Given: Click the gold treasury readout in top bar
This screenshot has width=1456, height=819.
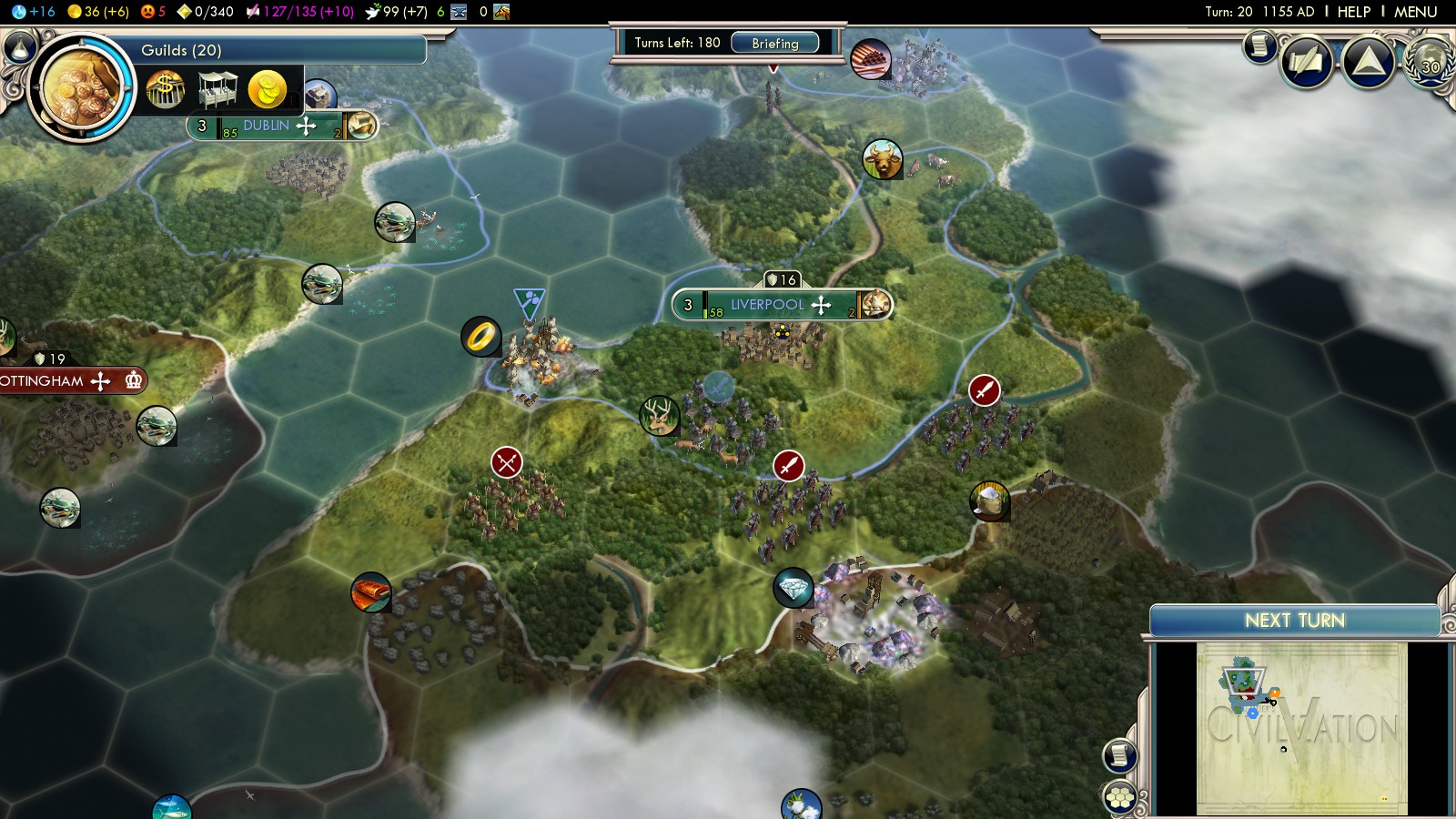Looking at the screenshot, I should [98, 12].
